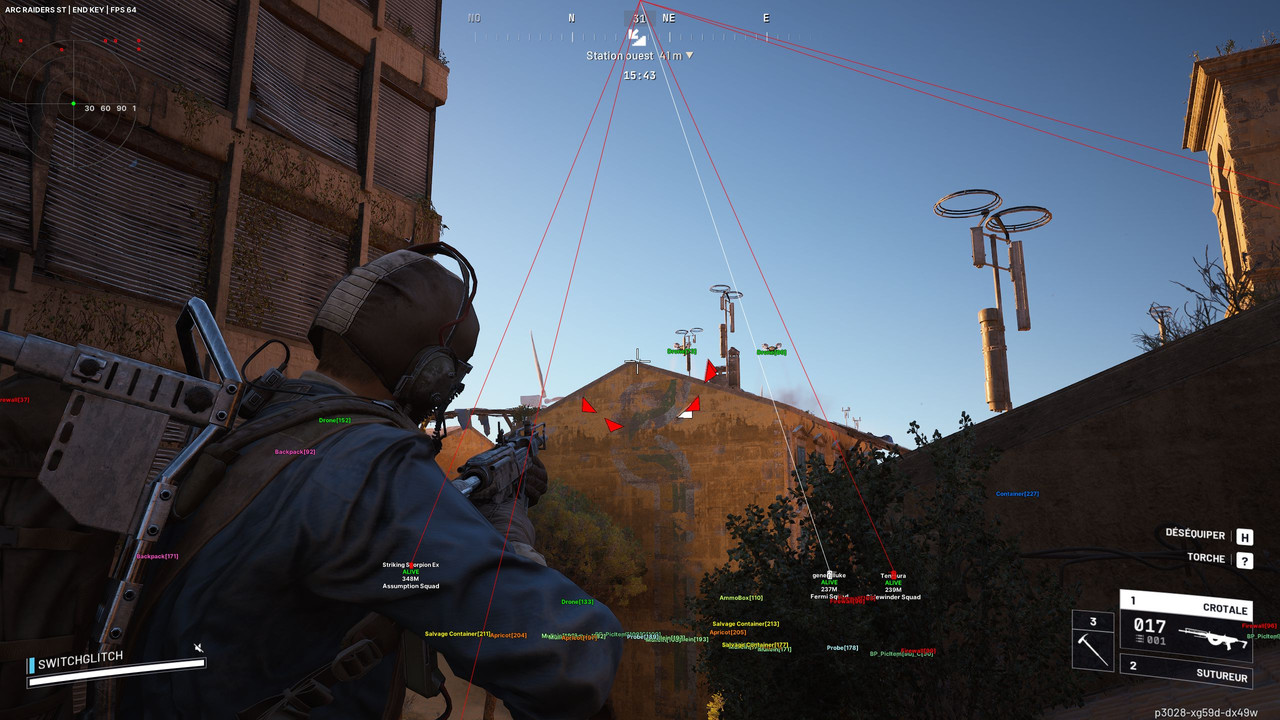
Task: Click the compass heading bar
Action: 638,18
